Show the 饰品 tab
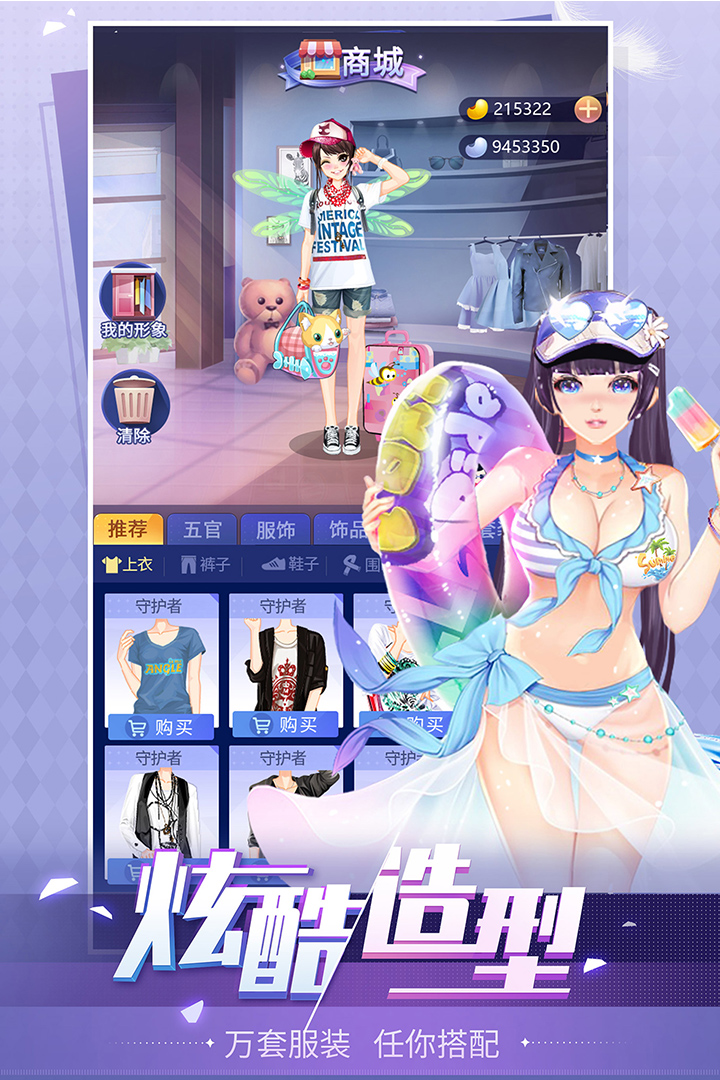 tap(347, 528)
